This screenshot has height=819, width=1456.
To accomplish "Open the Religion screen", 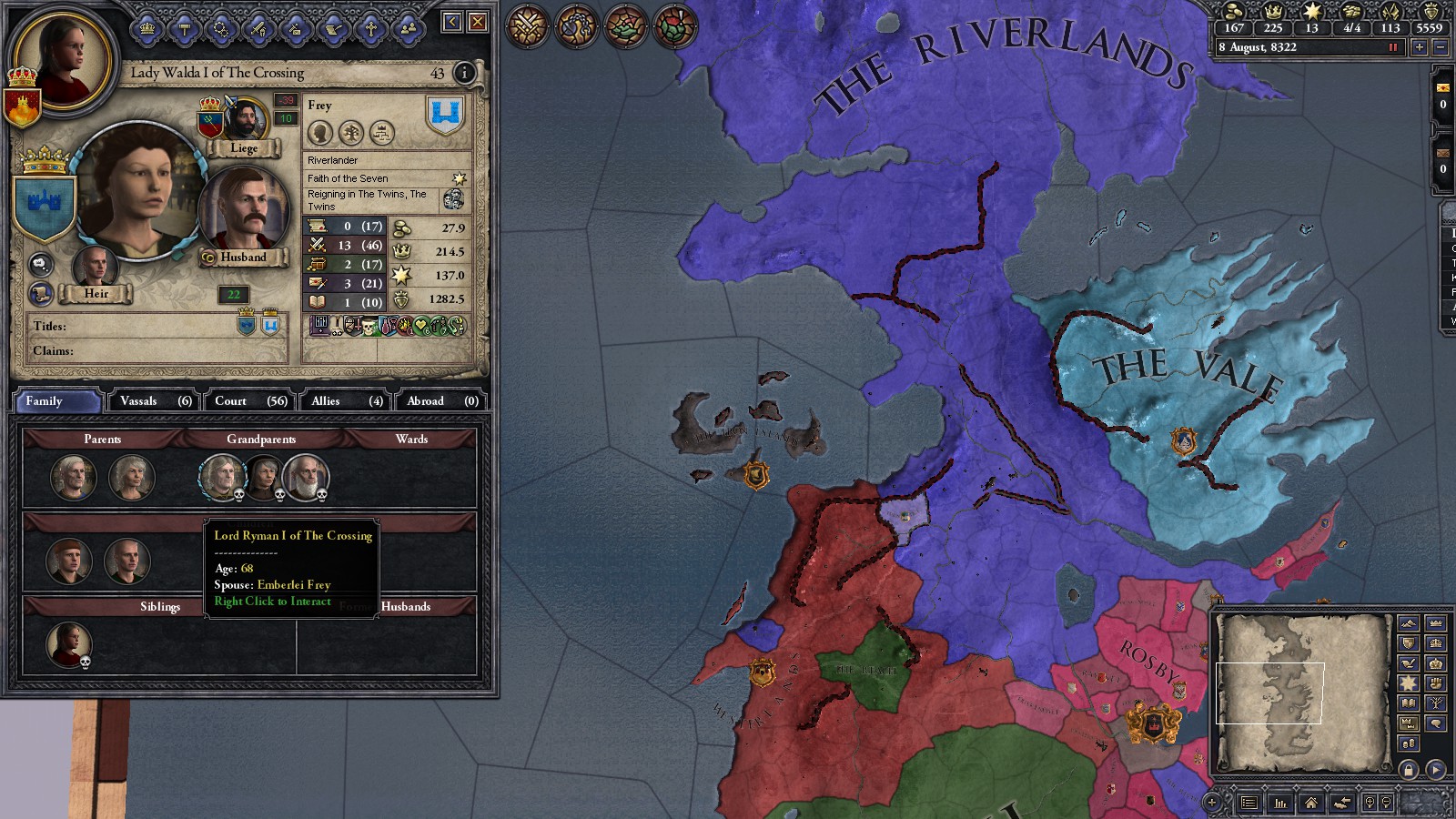I will pyautogui.click(x=371, y=27).
